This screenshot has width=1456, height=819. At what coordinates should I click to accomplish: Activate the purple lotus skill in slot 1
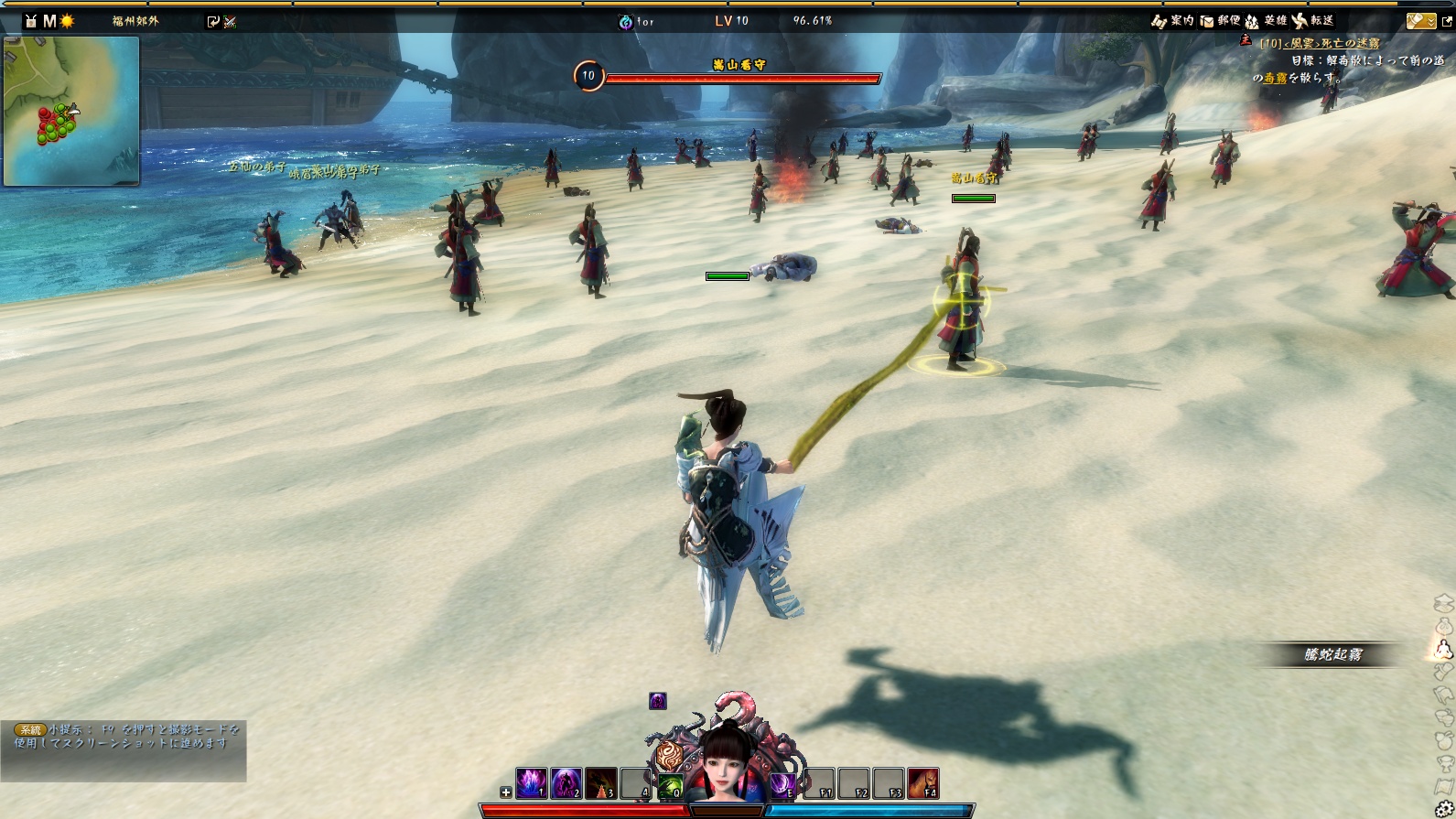[x=532, y=783]
